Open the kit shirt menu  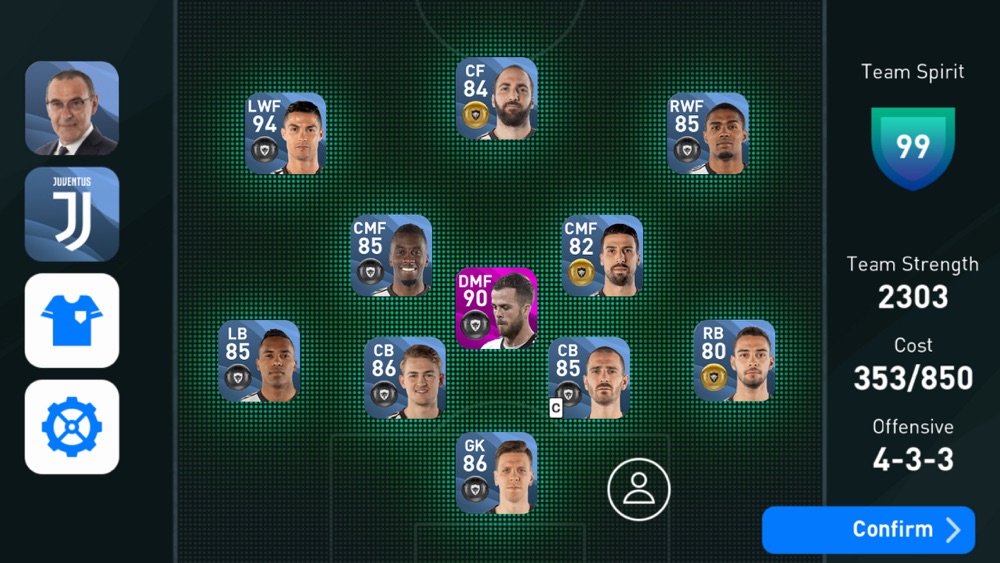(x=72, y=320)
